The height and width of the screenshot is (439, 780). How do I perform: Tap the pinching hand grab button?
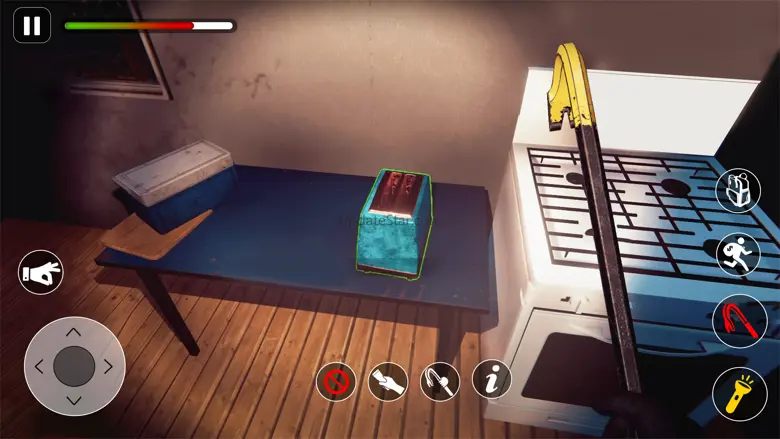[41, 272]
